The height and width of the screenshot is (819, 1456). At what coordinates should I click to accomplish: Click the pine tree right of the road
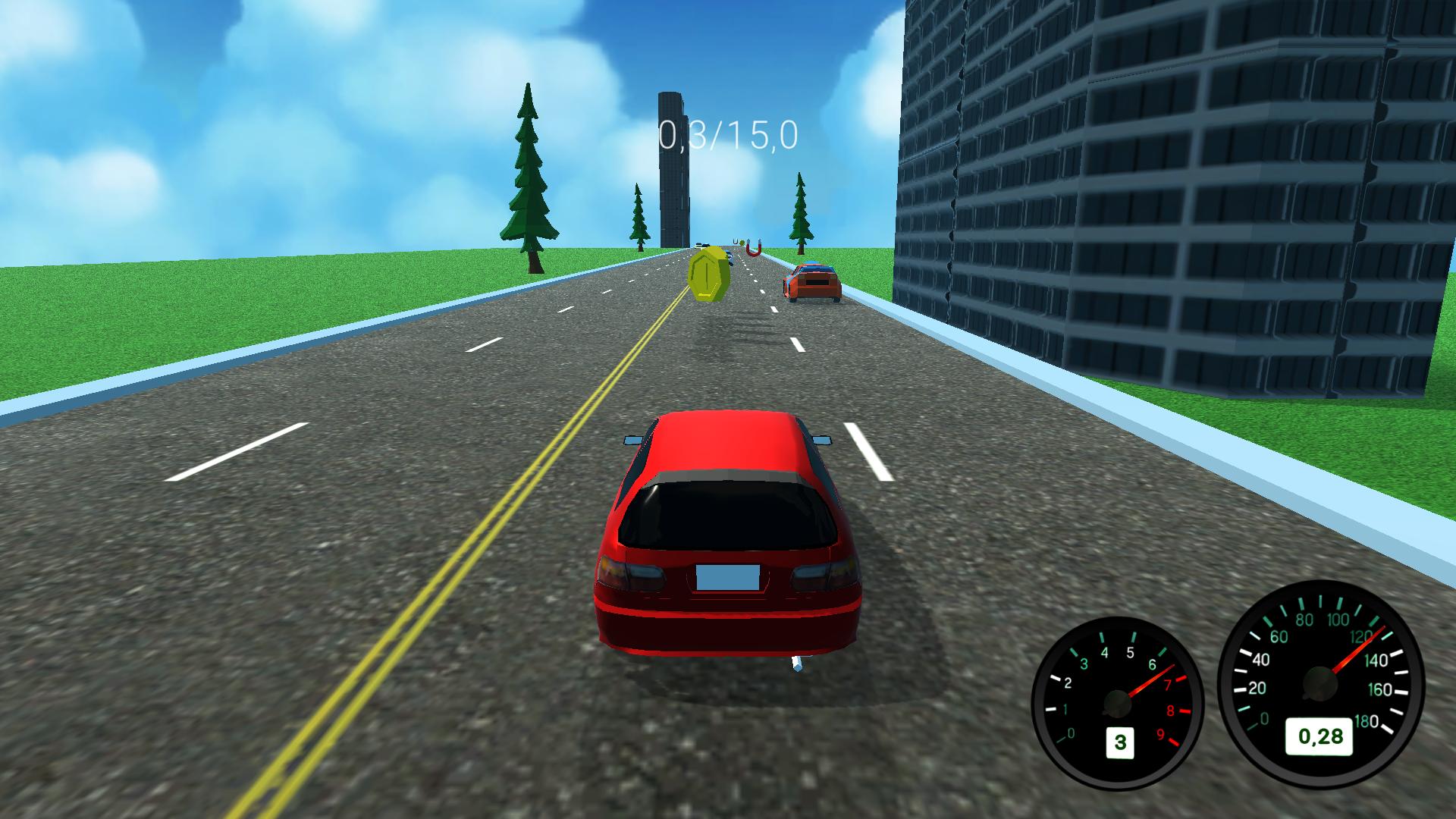[x=800, y=212]
